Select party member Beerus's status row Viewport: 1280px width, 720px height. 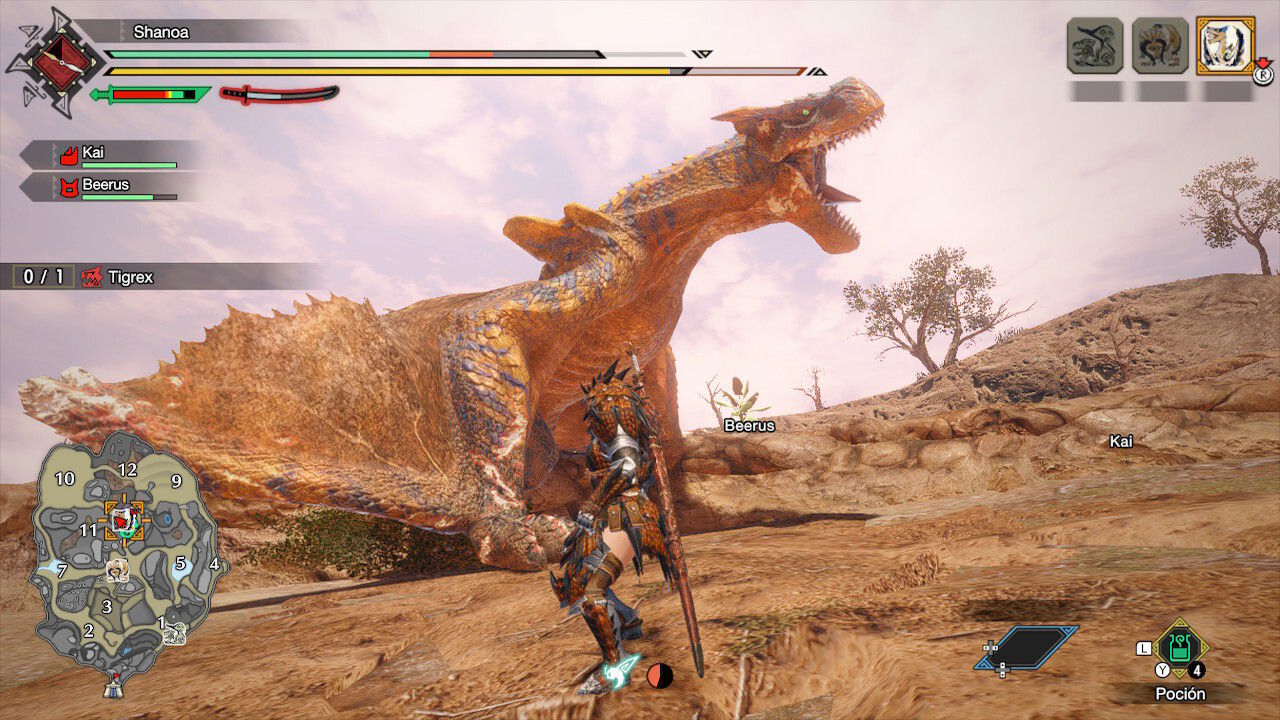110,187
